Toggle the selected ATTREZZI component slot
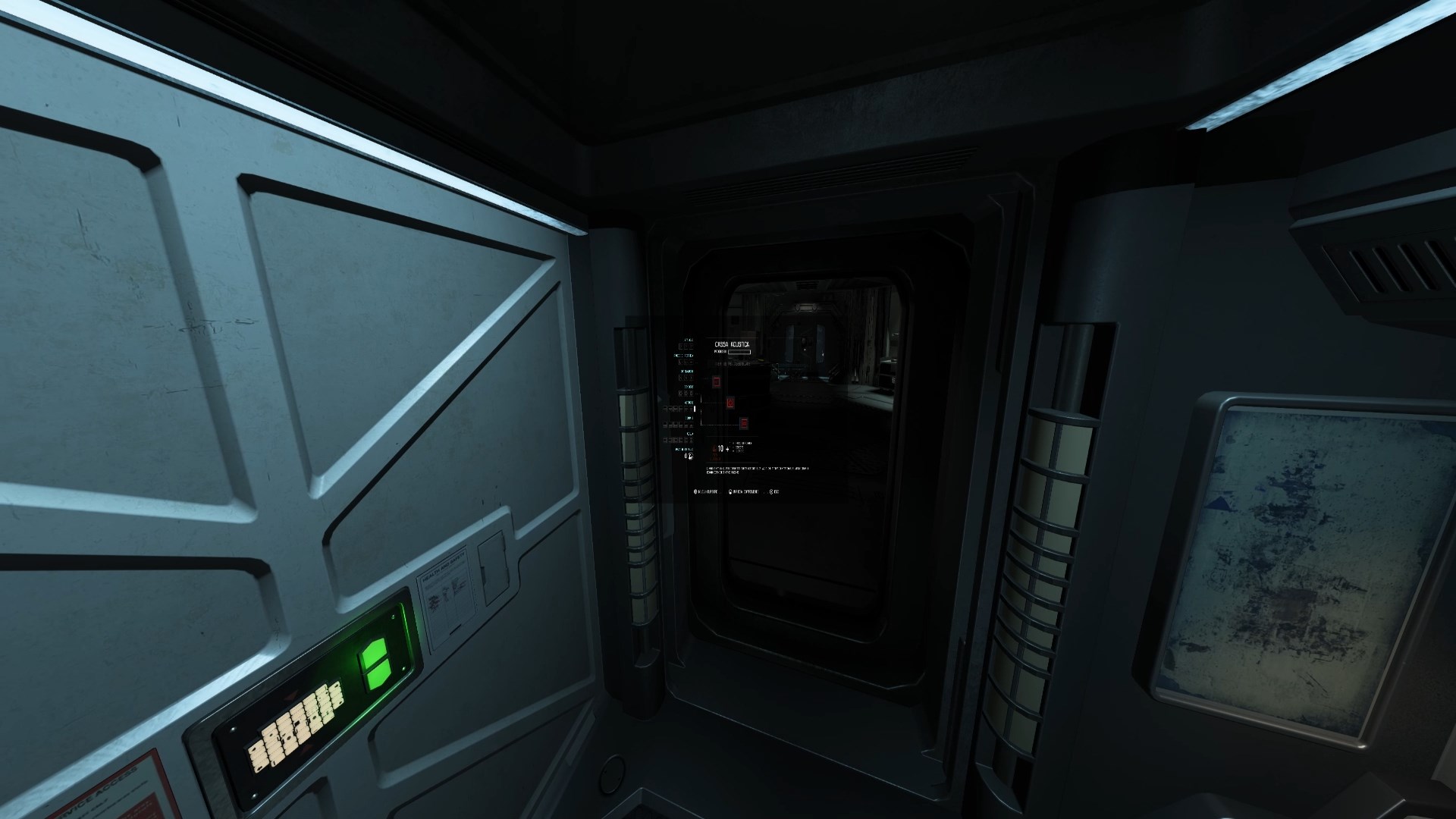1456x819 pixels. [x=693, y=407]
